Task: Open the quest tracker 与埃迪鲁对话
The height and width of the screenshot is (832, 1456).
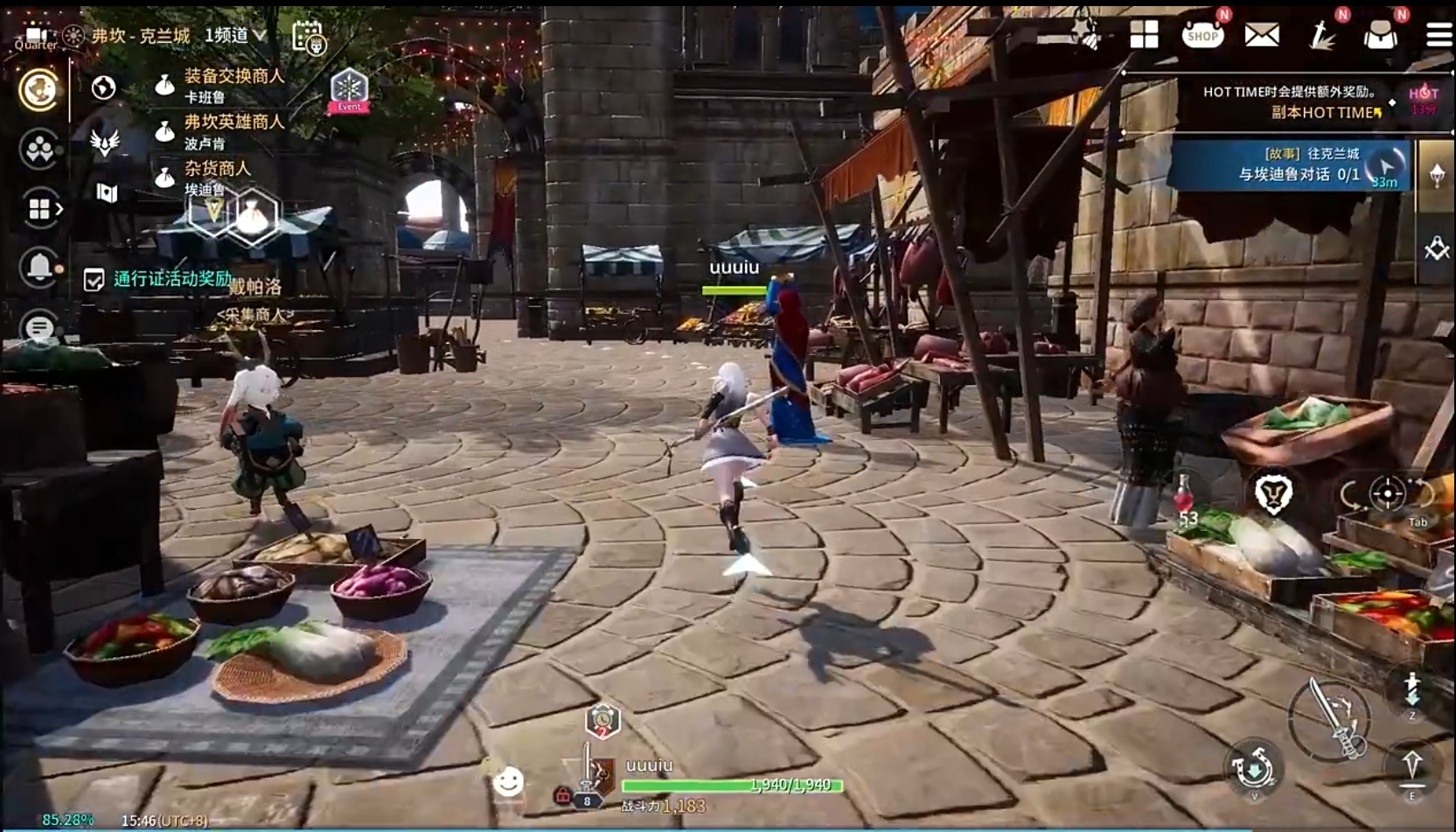Action: coord(1298,165)
